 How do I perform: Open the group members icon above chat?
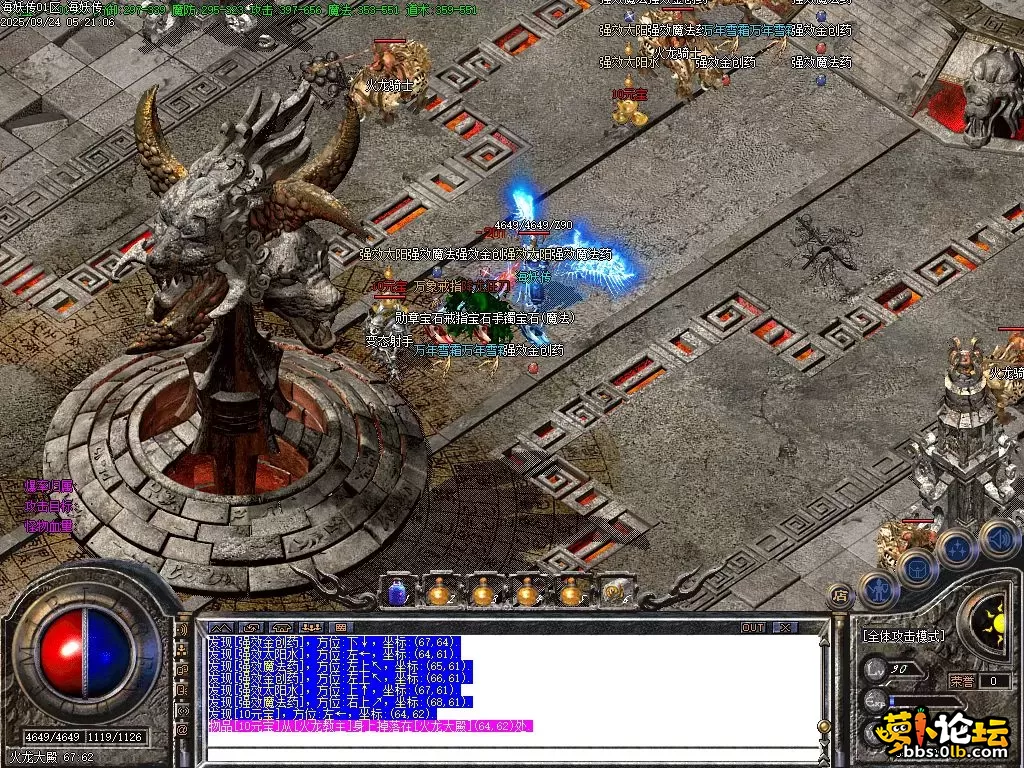(x=310, y=628)
